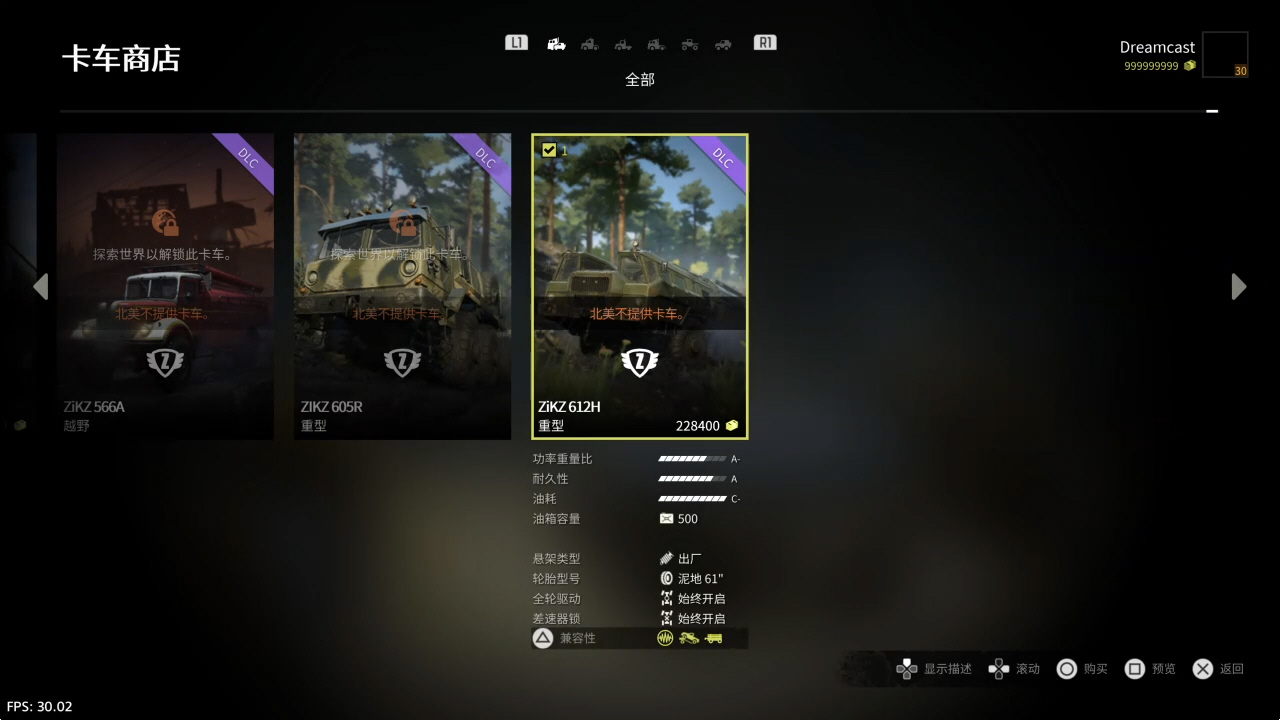
Task: Open the Dreamcast player profile avatar
Action: (x=1224, y=55)
